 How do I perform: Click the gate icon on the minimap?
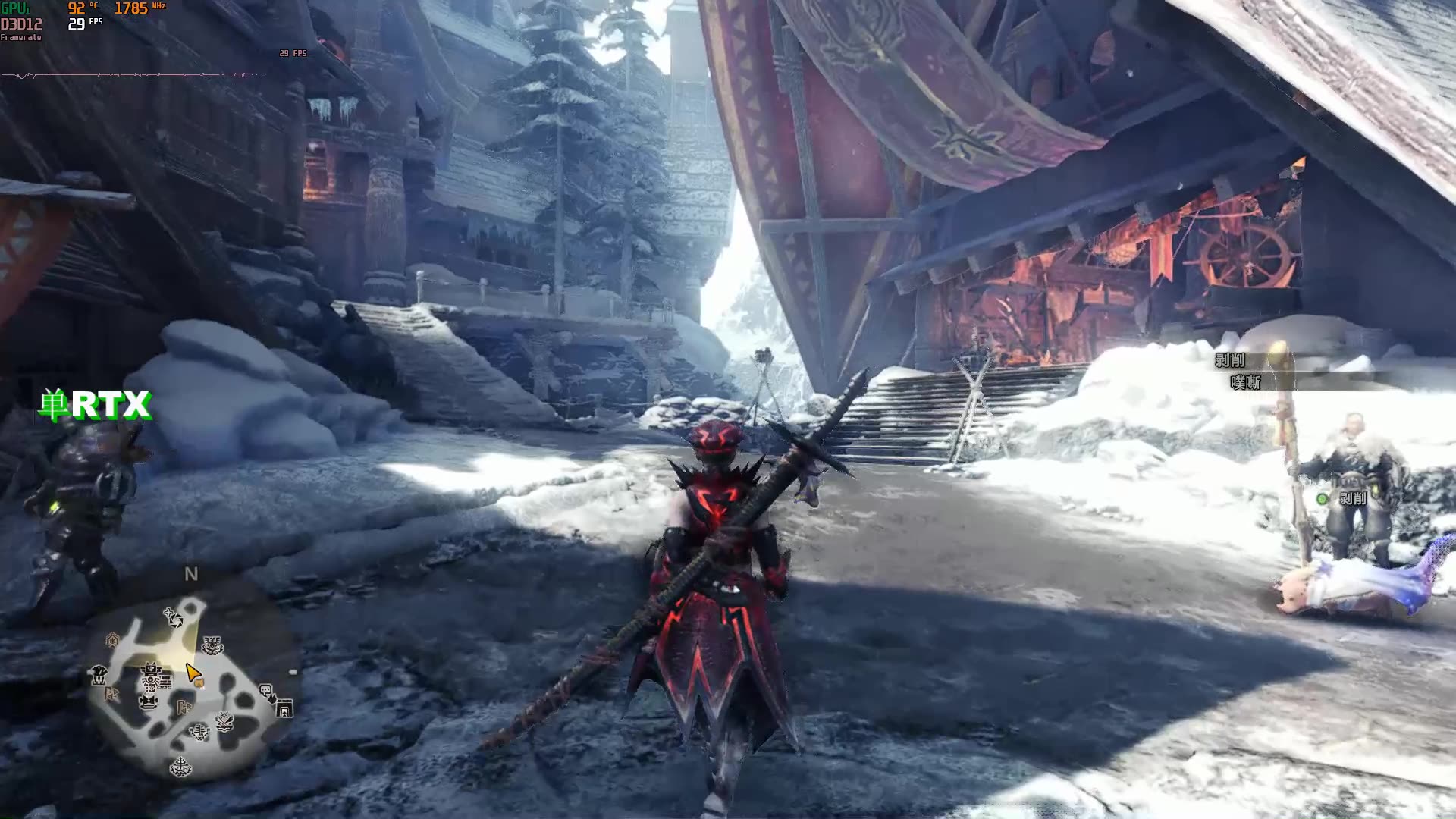[284, 708]
